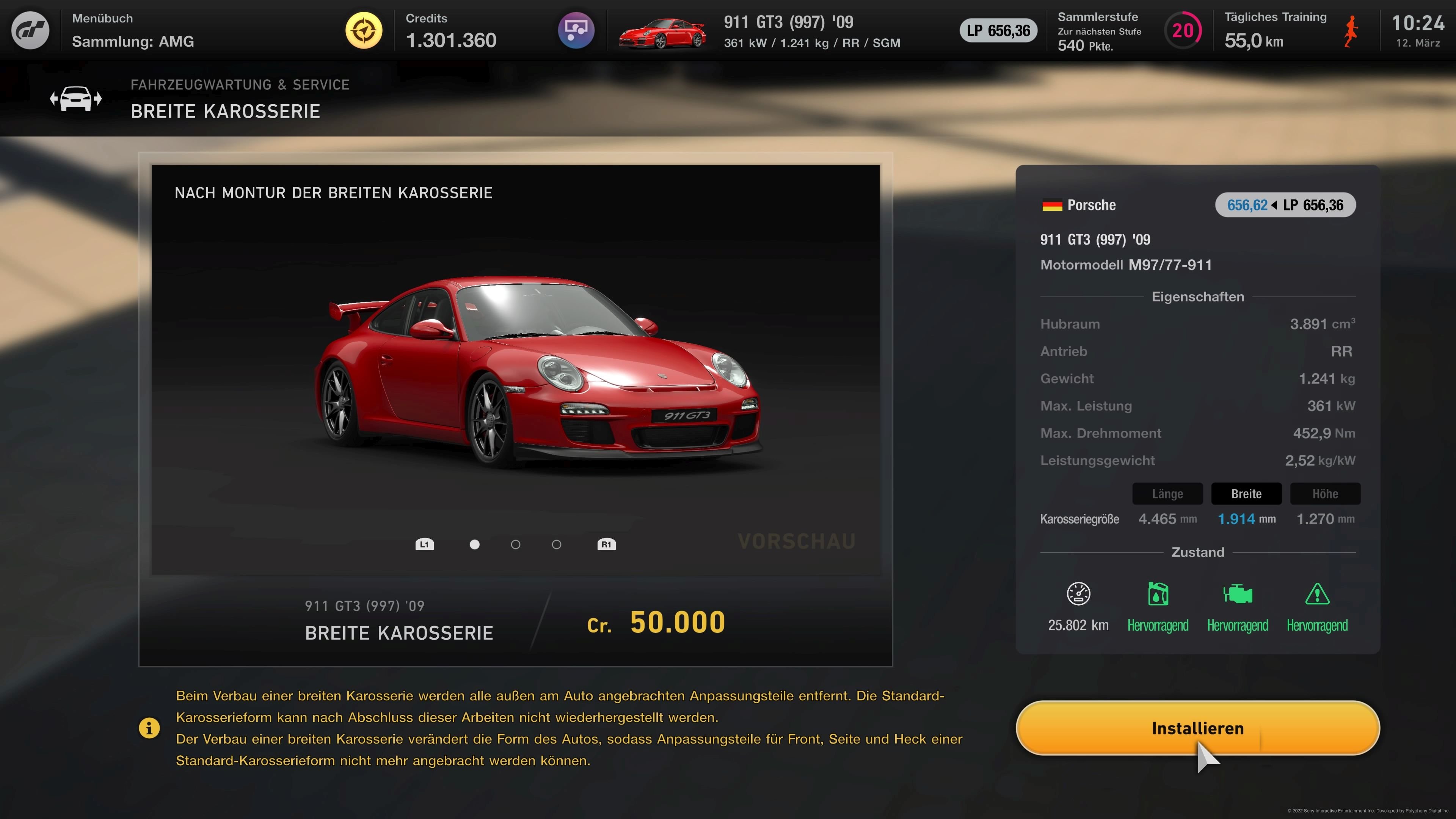
Task: Switch to the Länge dimension tab
Action: pos(1167,493)
